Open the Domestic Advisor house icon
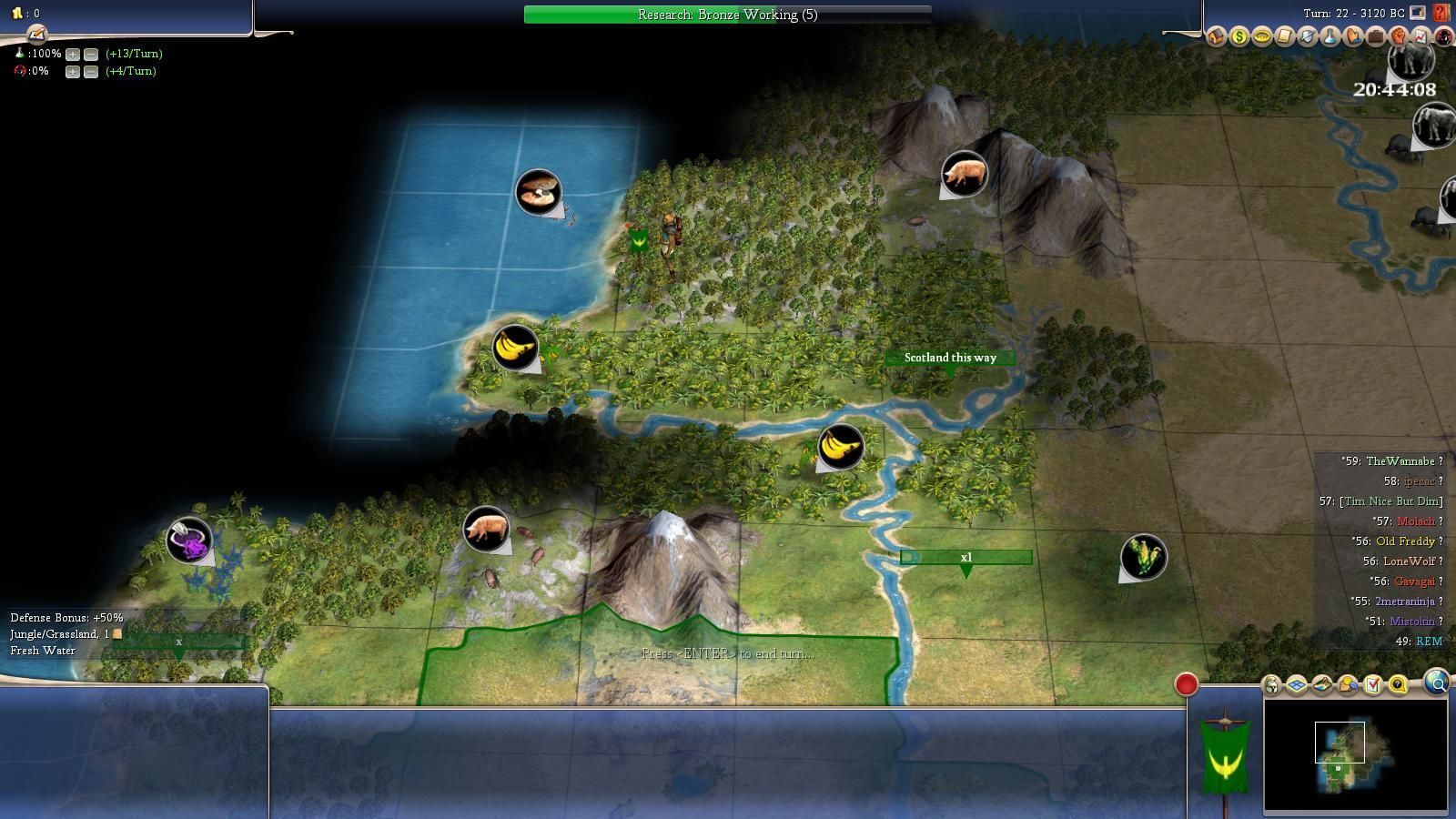This screenshot has height=819, width=1456. 1217,36
